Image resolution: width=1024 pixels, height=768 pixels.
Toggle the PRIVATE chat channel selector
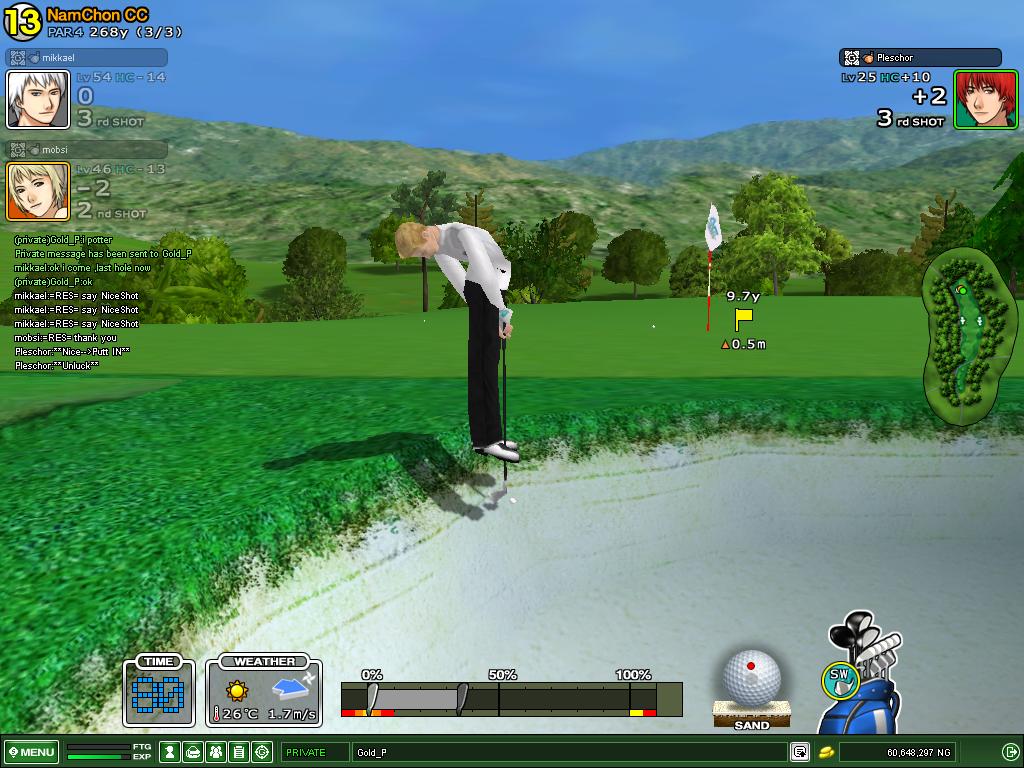pos(314,752)
